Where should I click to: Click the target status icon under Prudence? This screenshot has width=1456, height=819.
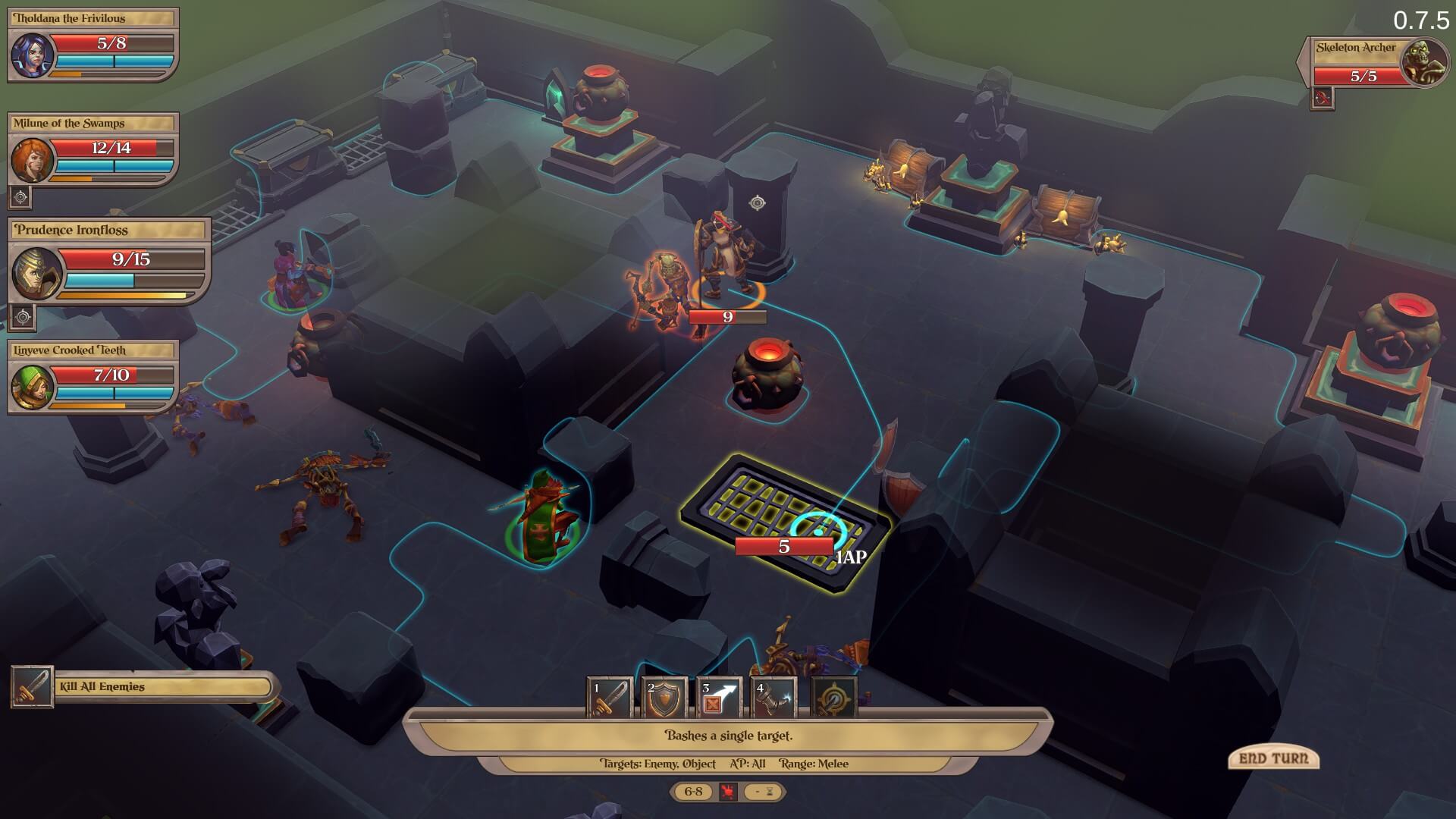(x=23, y=316)
